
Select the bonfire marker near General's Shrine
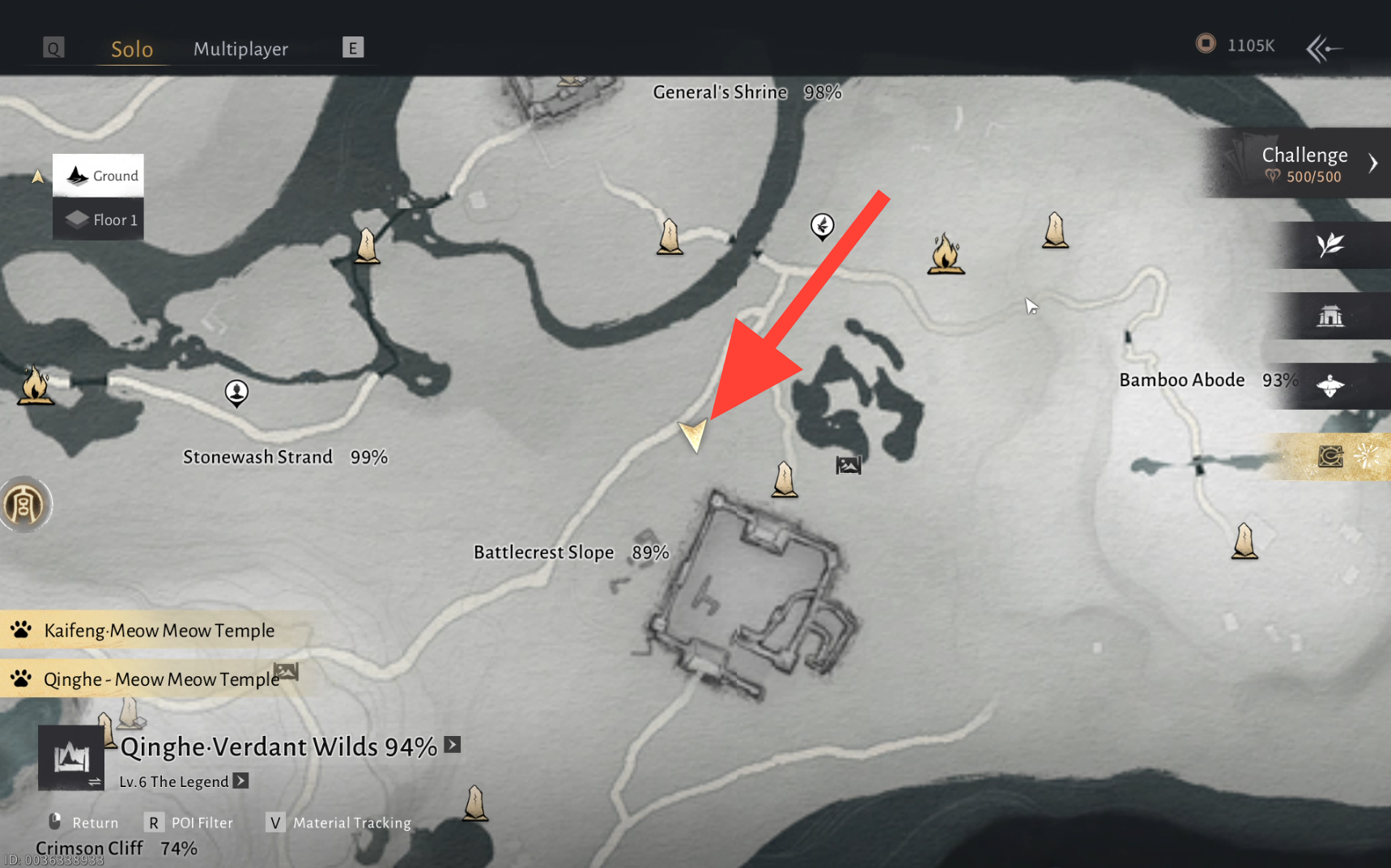click(x=945, y=254)
